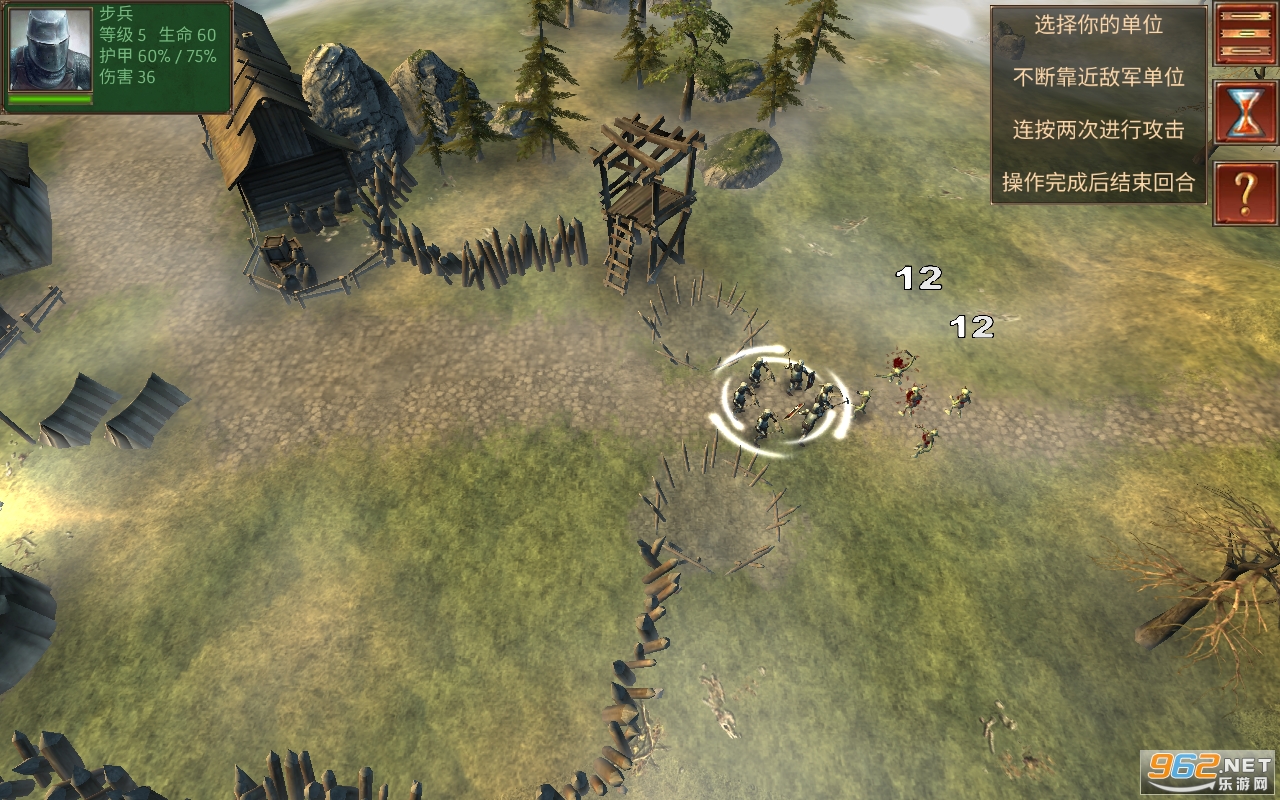The height and width of the screenshot is (800, 1280).
Task: Open the game menu button
Action: point(1246,34)
